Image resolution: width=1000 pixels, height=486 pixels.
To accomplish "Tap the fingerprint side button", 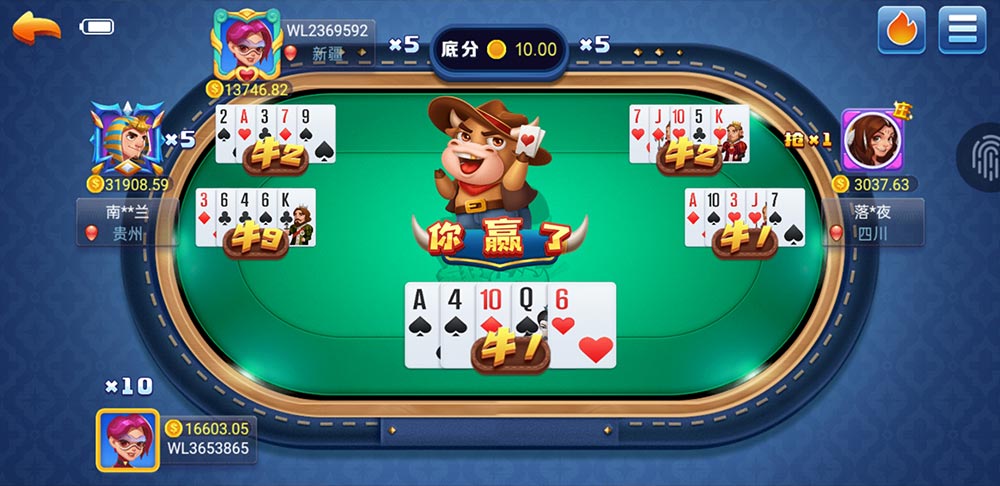I will [x=982, y=153].
